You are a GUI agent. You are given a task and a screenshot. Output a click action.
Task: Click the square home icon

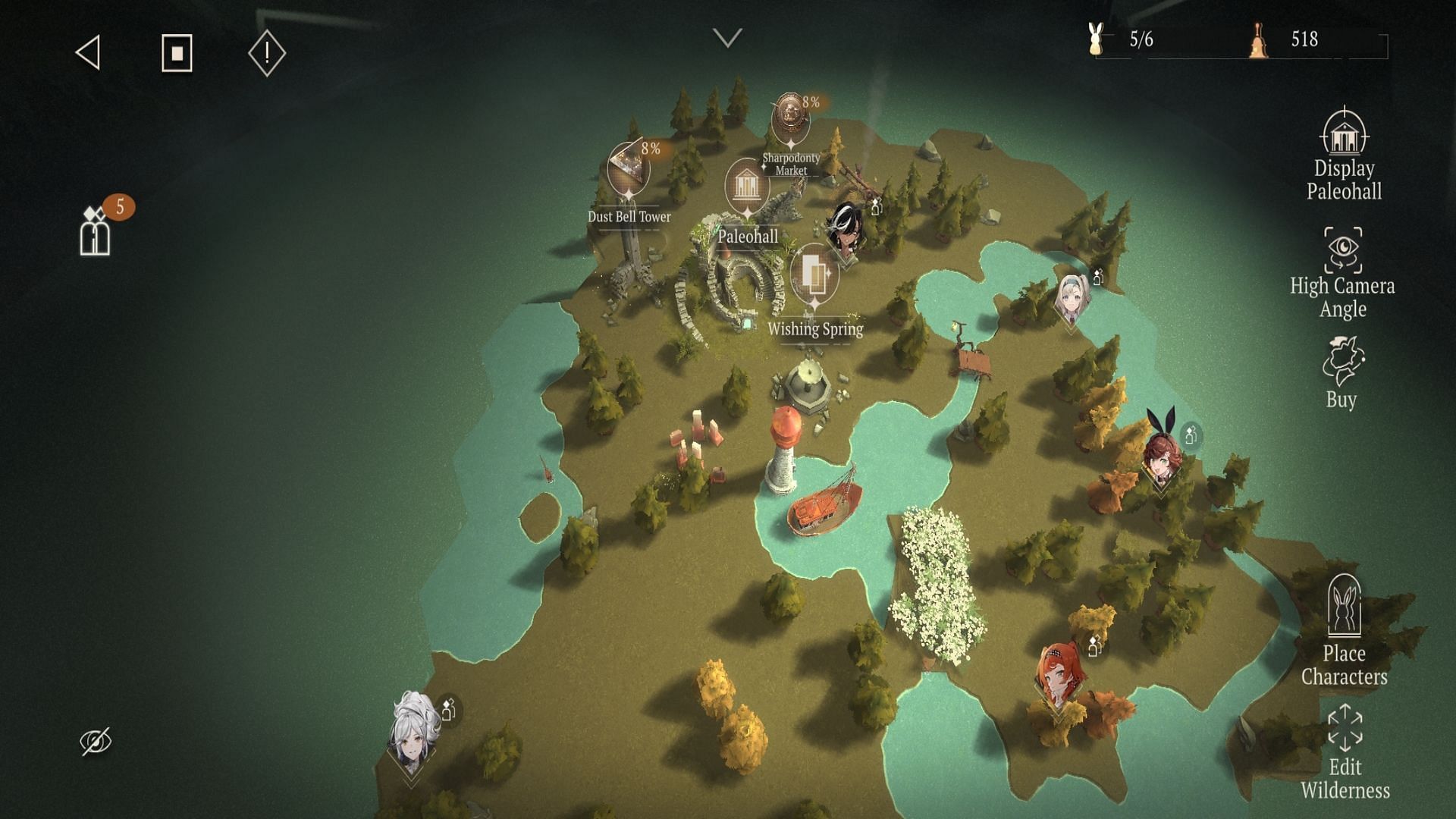click(177, 53)
